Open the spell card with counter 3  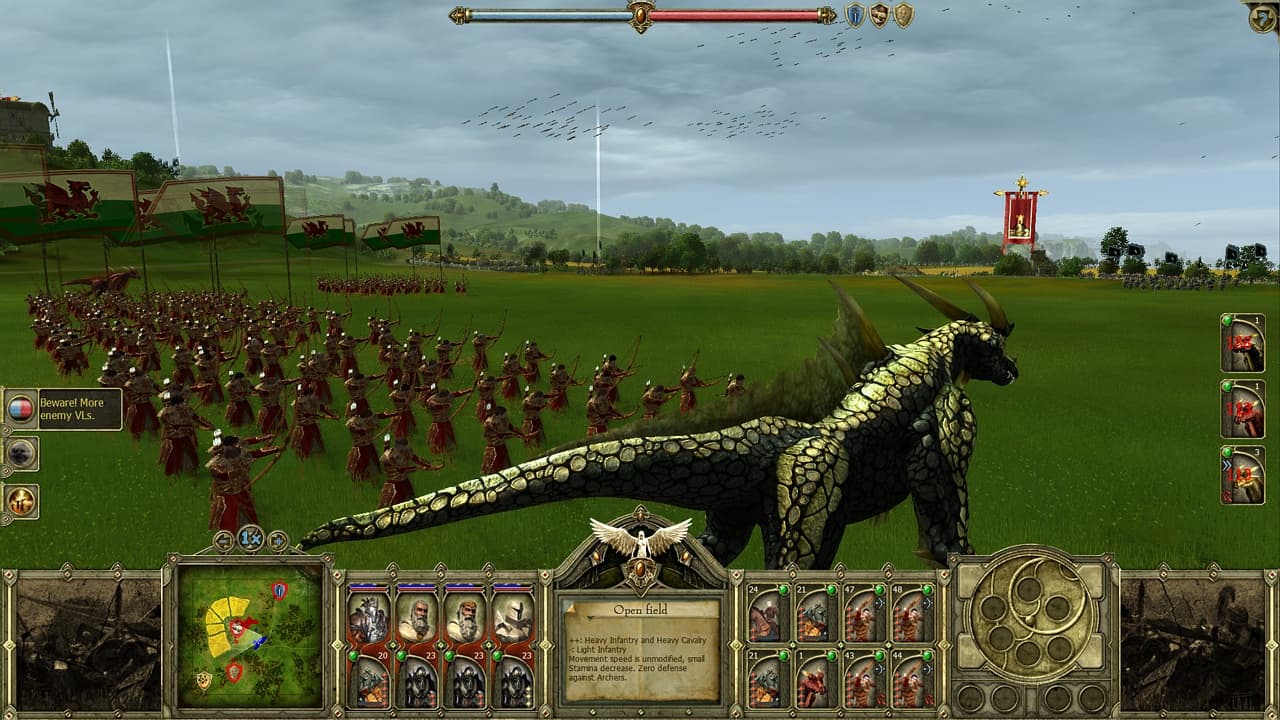point(1244,473)
